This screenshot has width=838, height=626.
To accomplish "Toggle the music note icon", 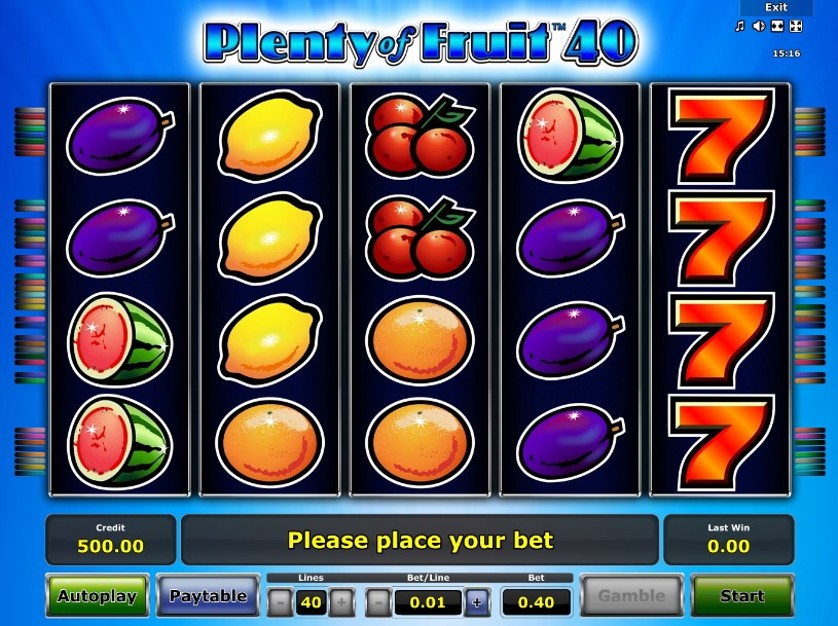I will (740, 26).
